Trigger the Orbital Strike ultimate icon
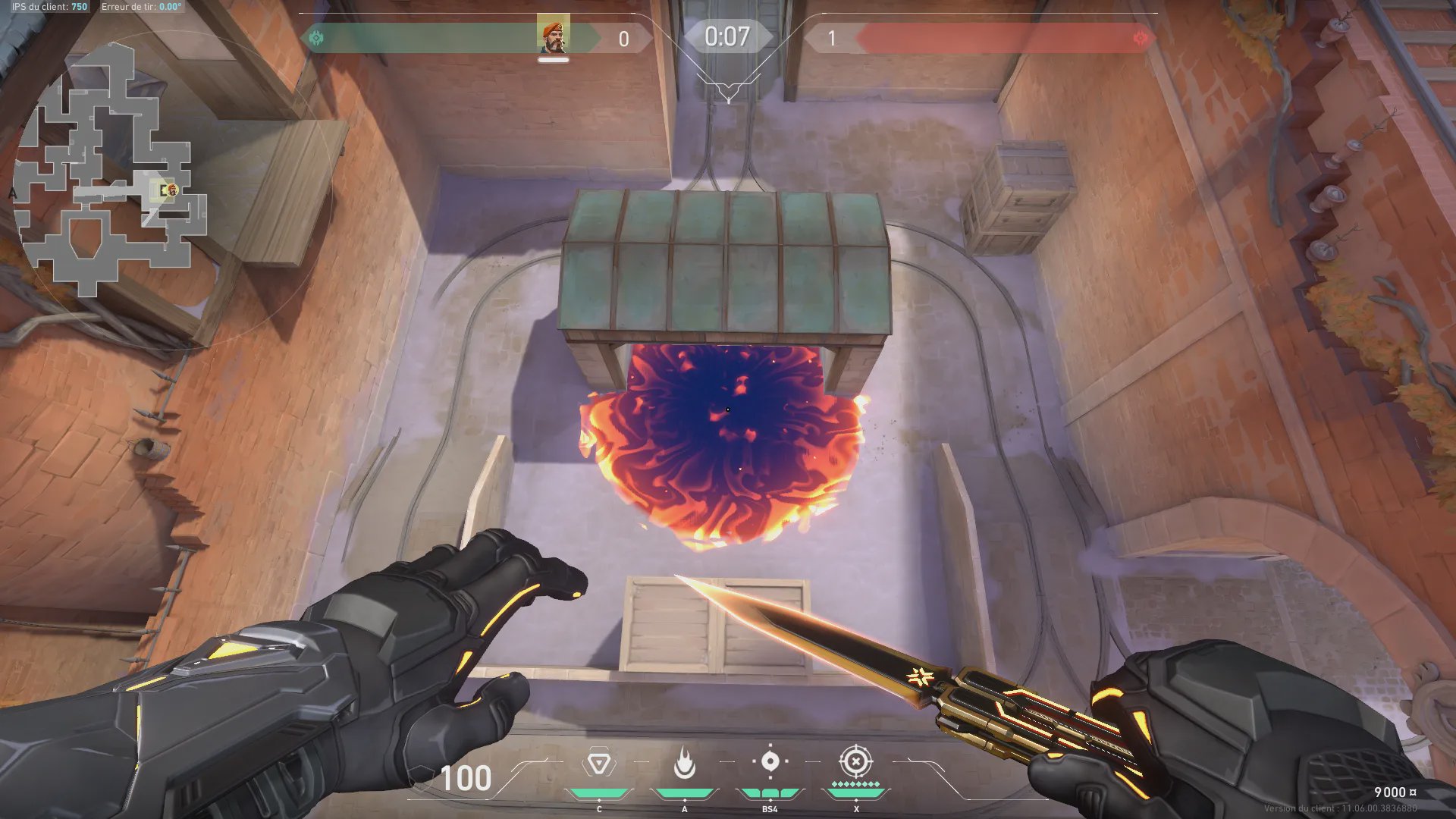This screenshot has width=1456, height=819. (855, 761)
